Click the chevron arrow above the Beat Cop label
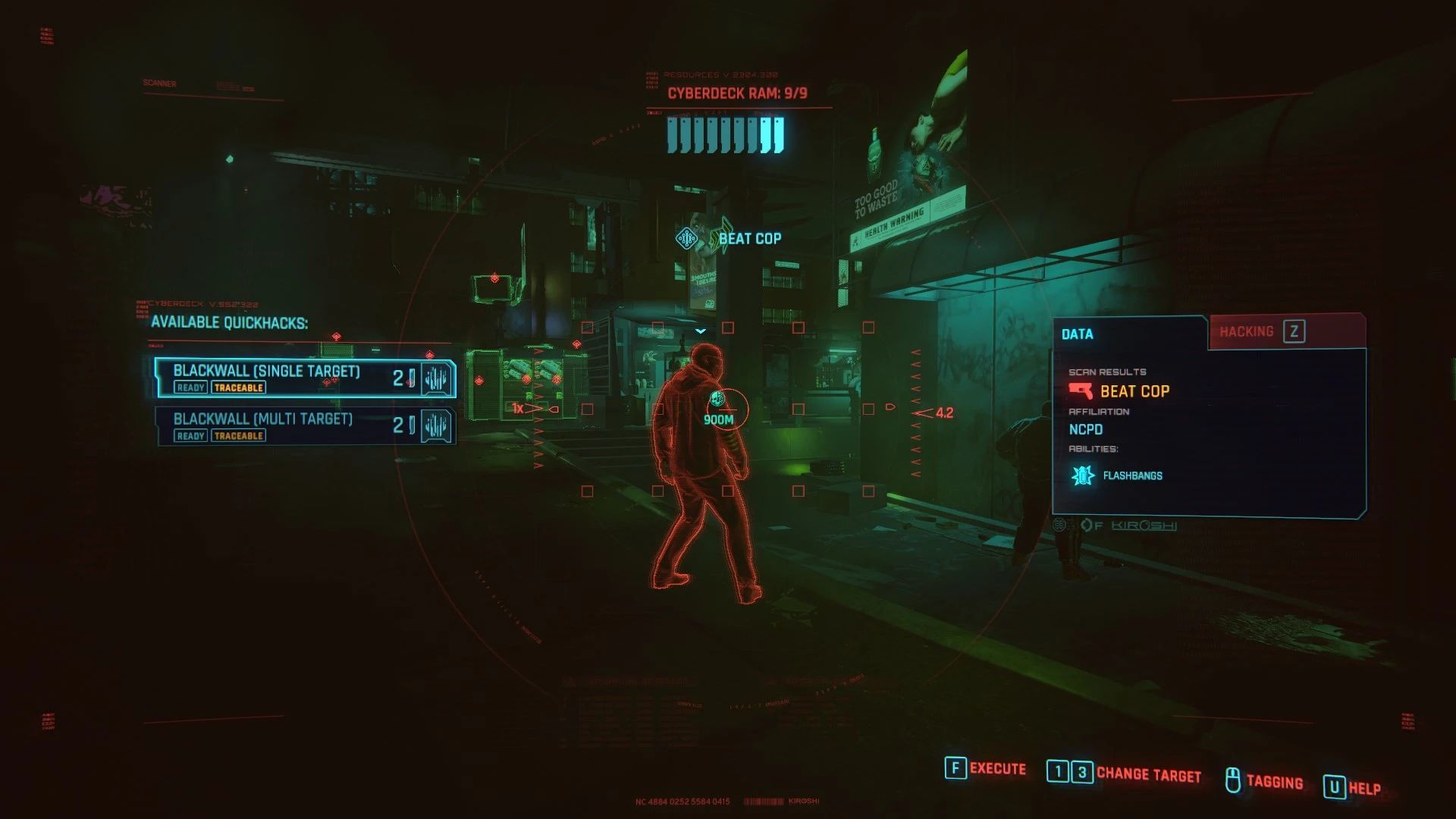This screenshot has height=819, width=1456. [x=701, y=329]
